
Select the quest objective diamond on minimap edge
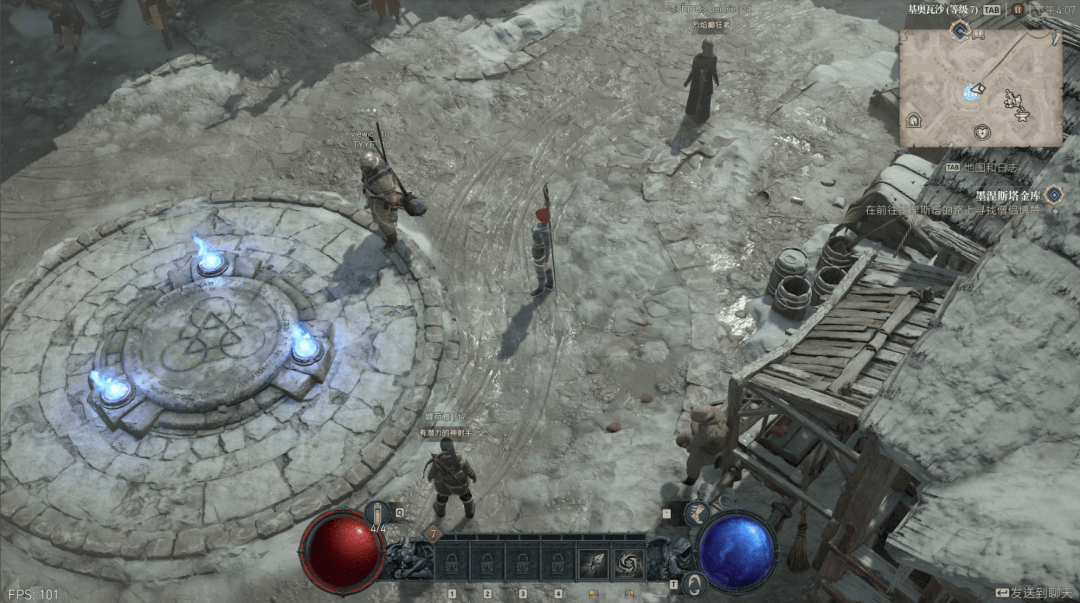click(x=959, y=32)
